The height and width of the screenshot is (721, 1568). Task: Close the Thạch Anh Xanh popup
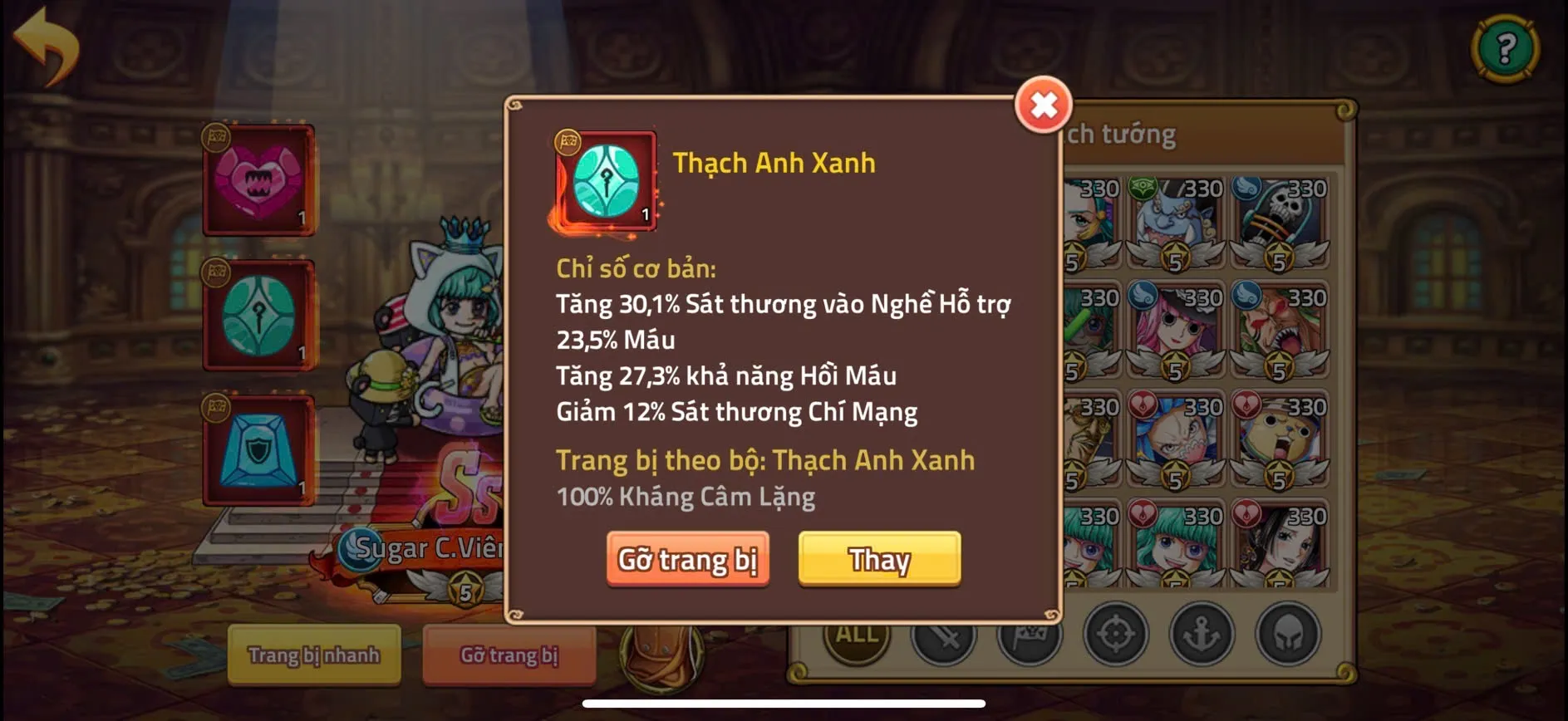[1044, 105]
